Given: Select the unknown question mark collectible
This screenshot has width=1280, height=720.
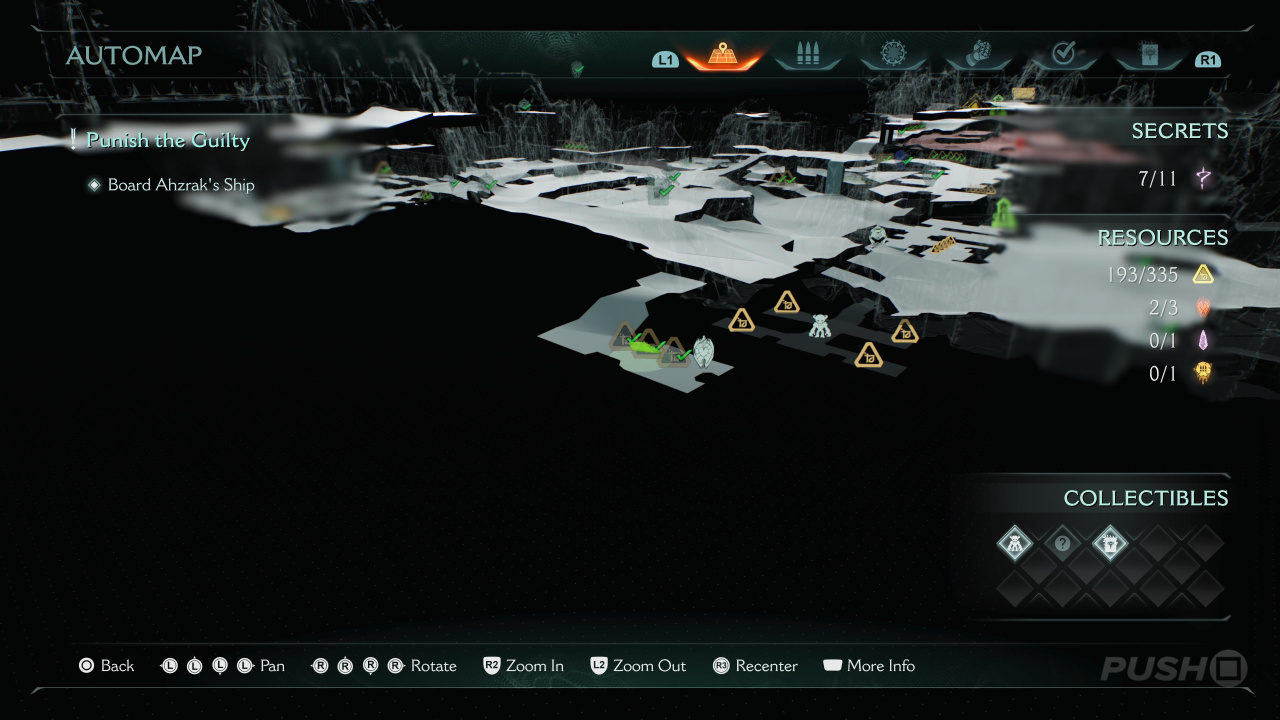Looking at the screenshot, I should pos(1063,544).
